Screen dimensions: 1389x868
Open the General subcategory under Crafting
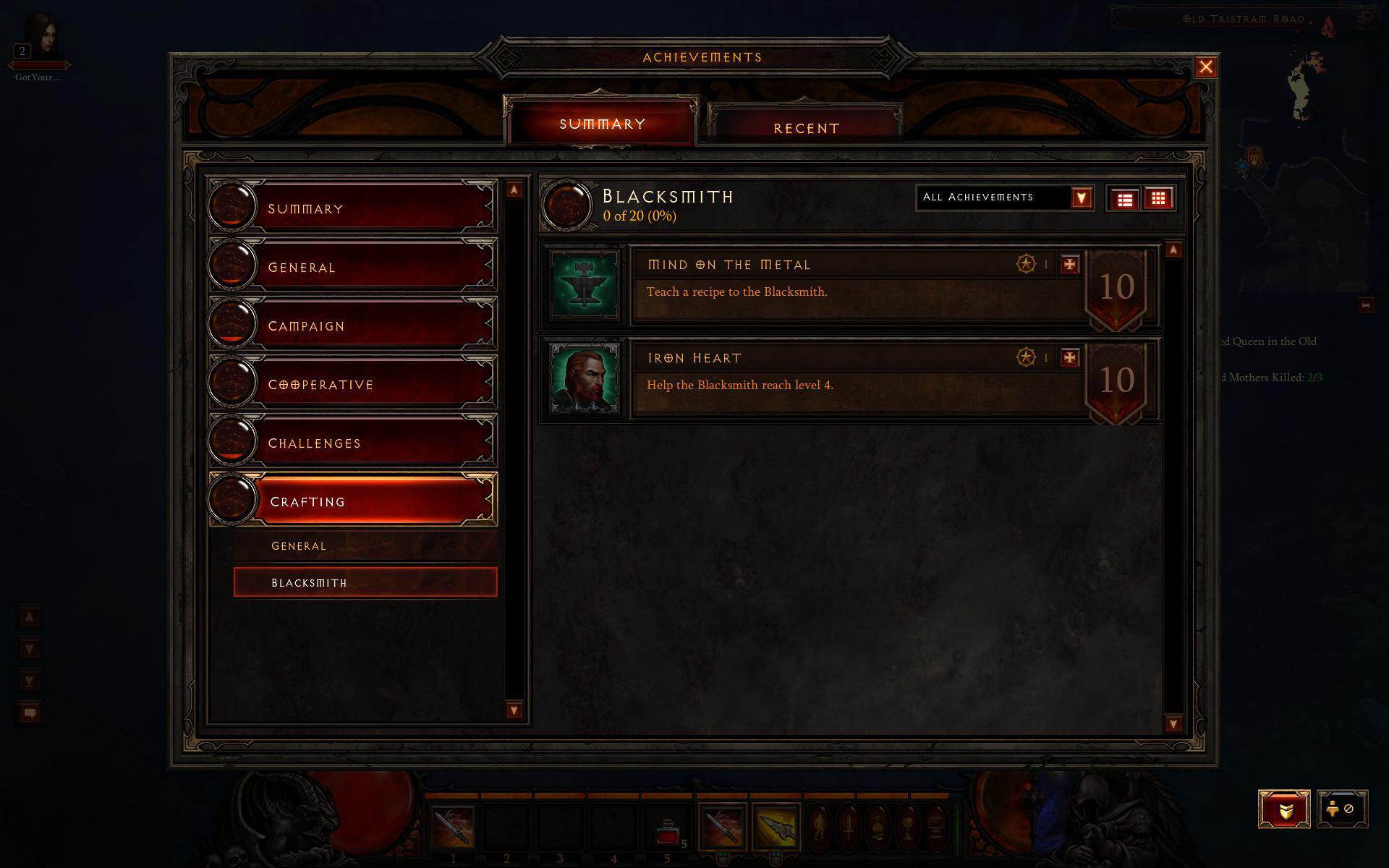pos(365,546)
